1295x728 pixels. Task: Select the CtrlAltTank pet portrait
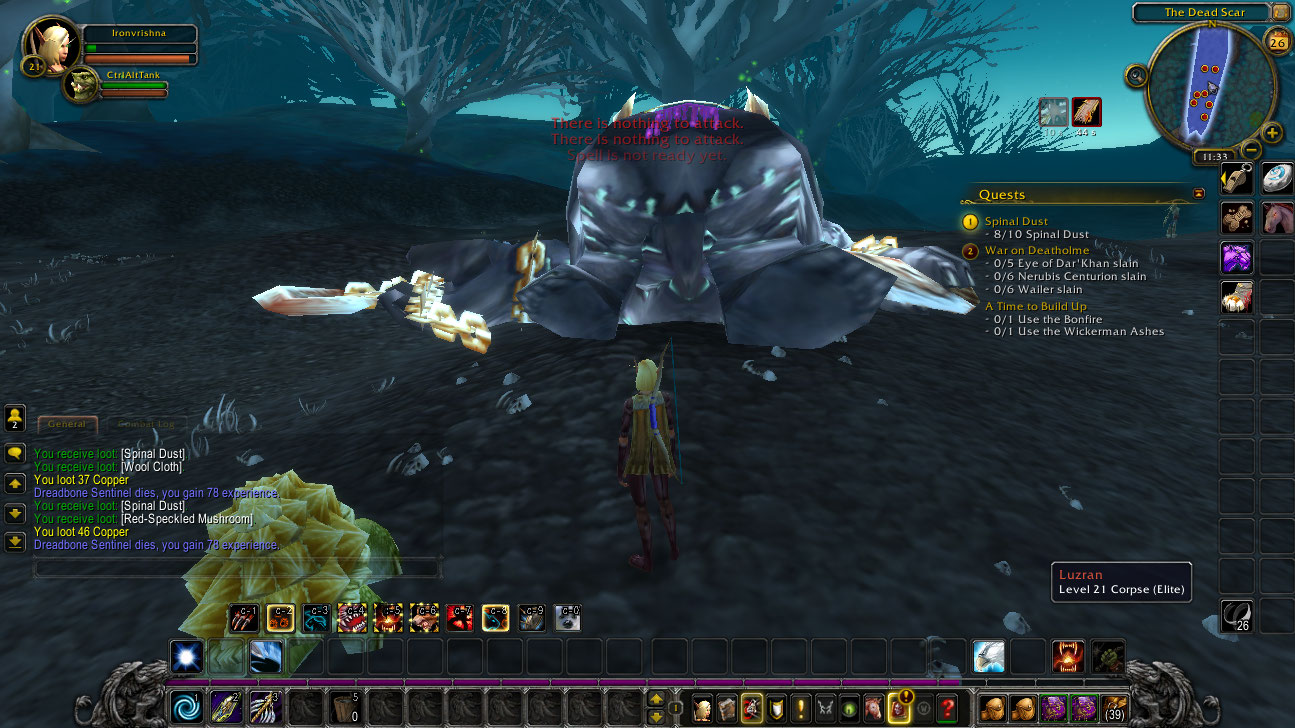[x=79, y=86]
